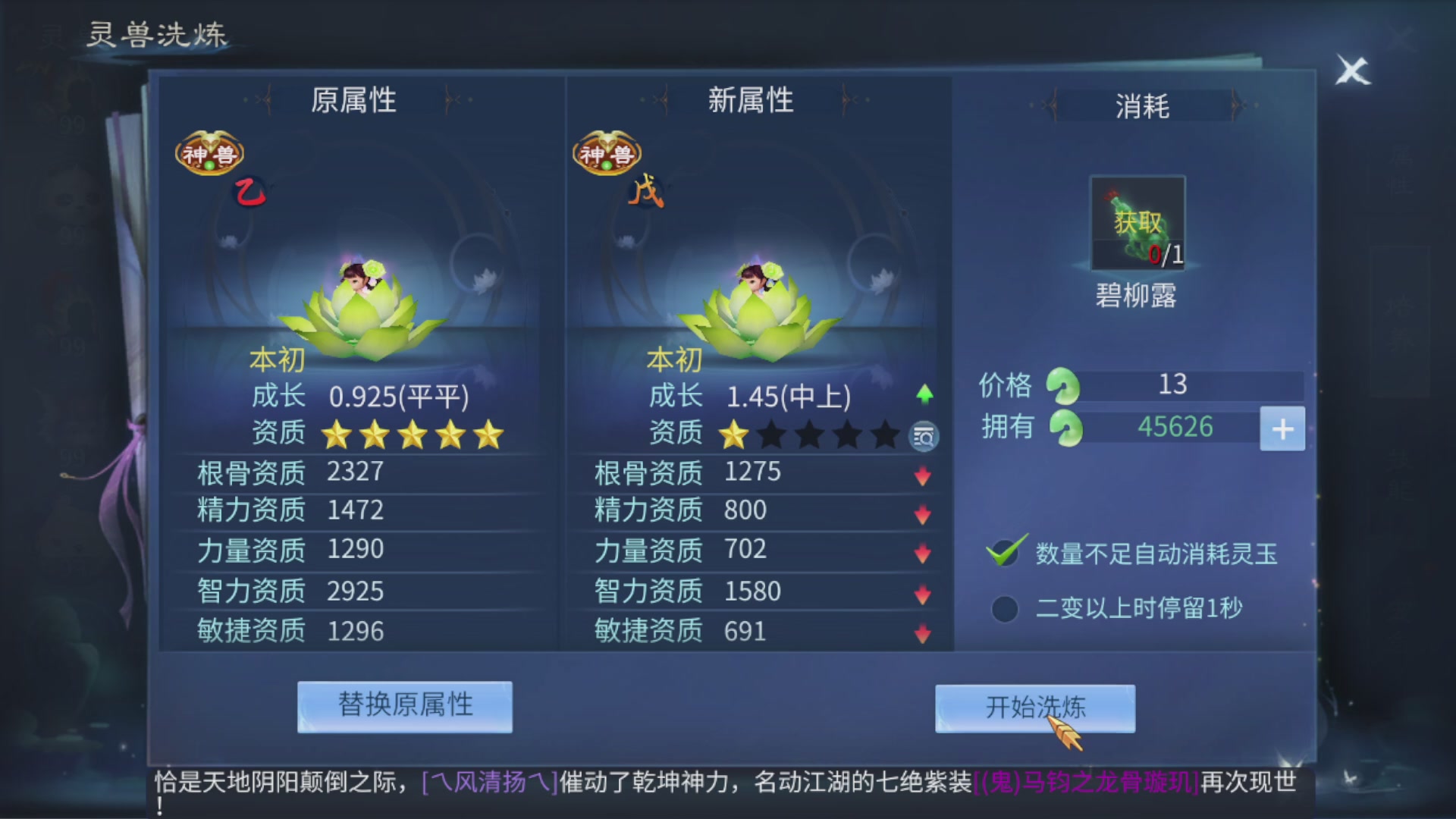The height and width of the screenshot is (819, 1456).
Task: Click the green upward arrow beside 成长
Action: [x=924, y=394]
